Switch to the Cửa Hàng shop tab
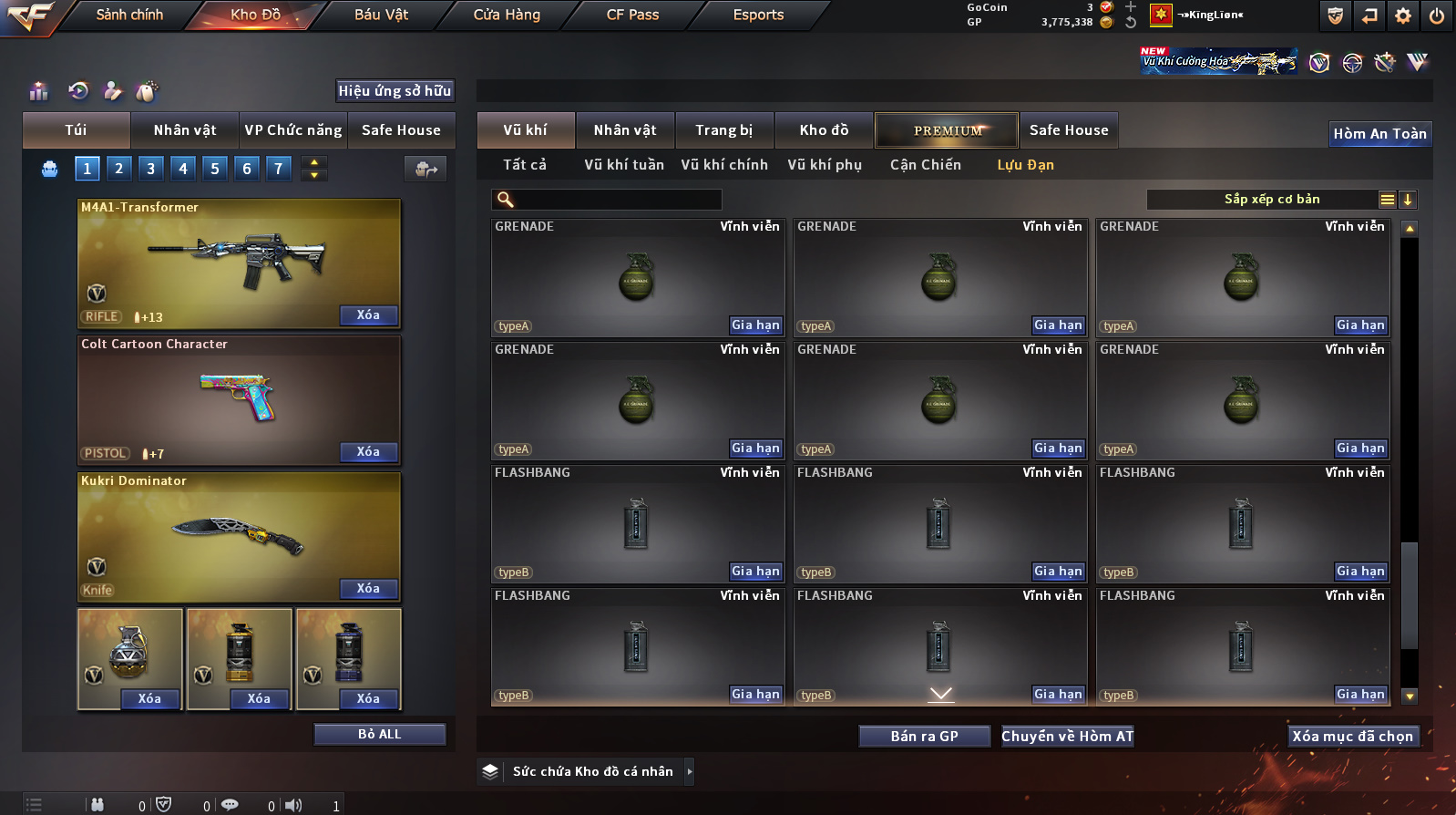The image size is (1456, 815). [507, 15]
